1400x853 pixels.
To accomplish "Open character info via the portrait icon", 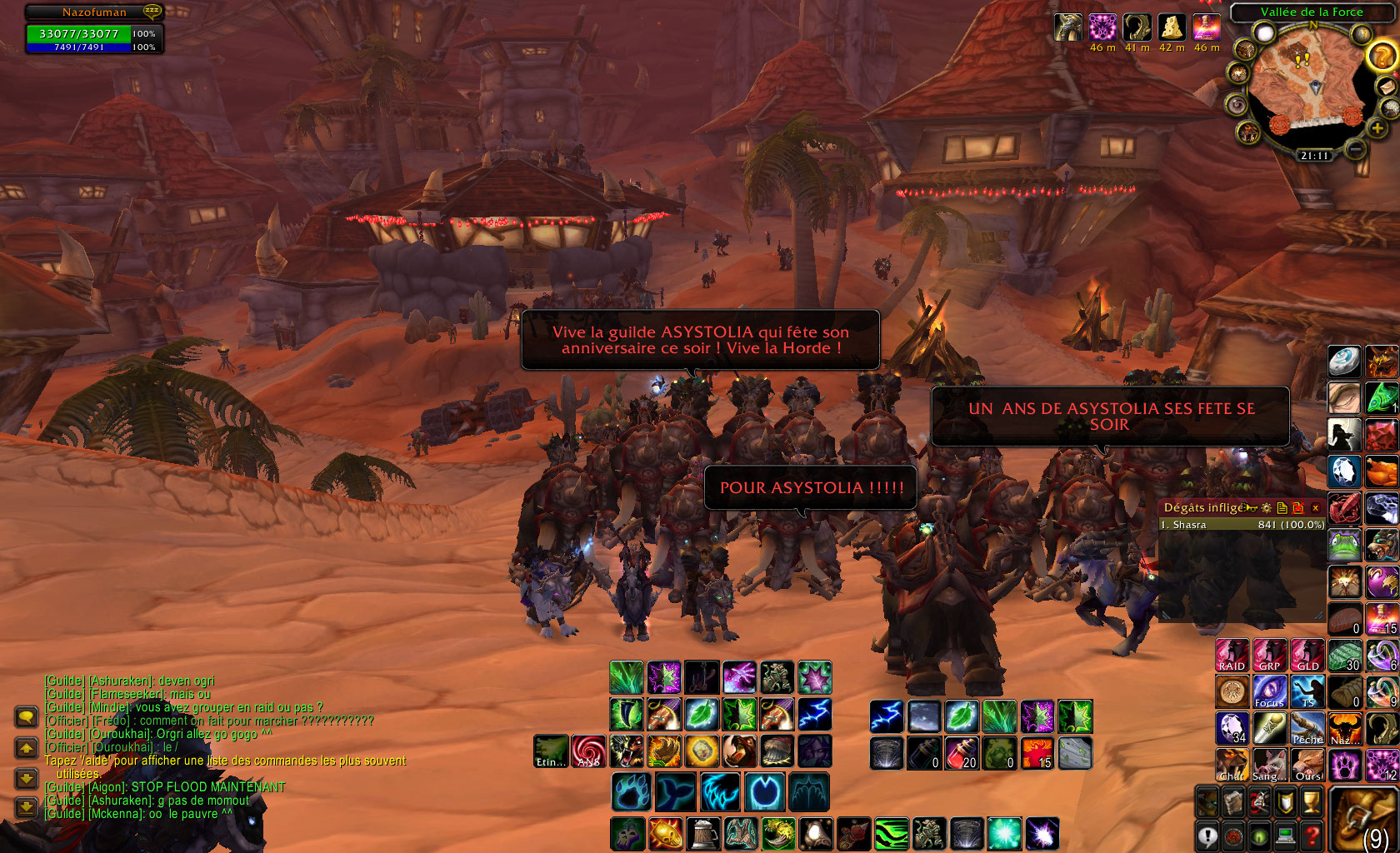I will pos(1206,803).
